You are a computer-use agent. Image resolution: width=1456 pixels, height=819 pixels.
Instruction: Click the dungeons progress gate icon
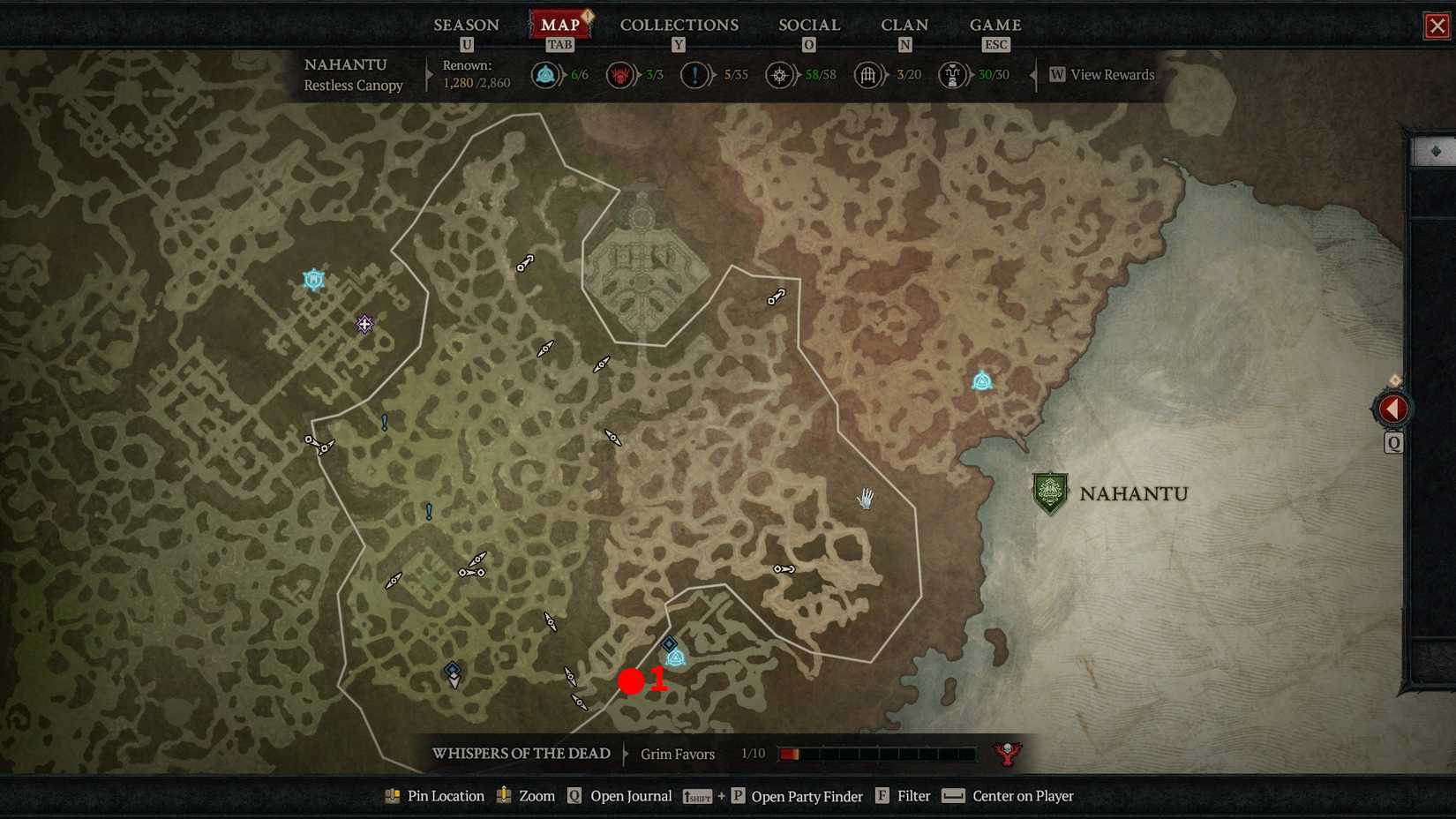click(x=868, y=75)
